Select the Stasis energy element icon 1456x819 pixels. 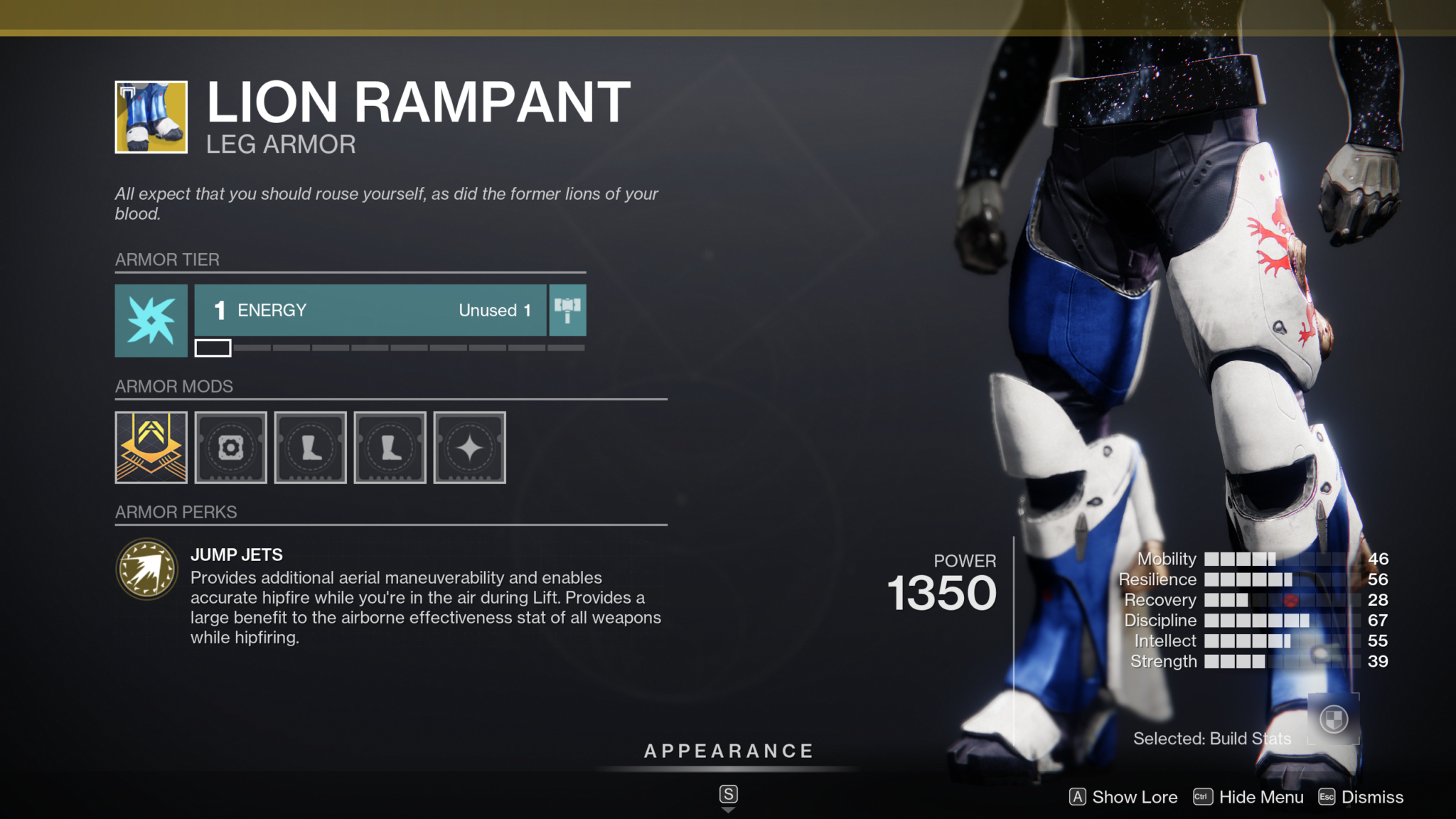click(x=150, y=320)
